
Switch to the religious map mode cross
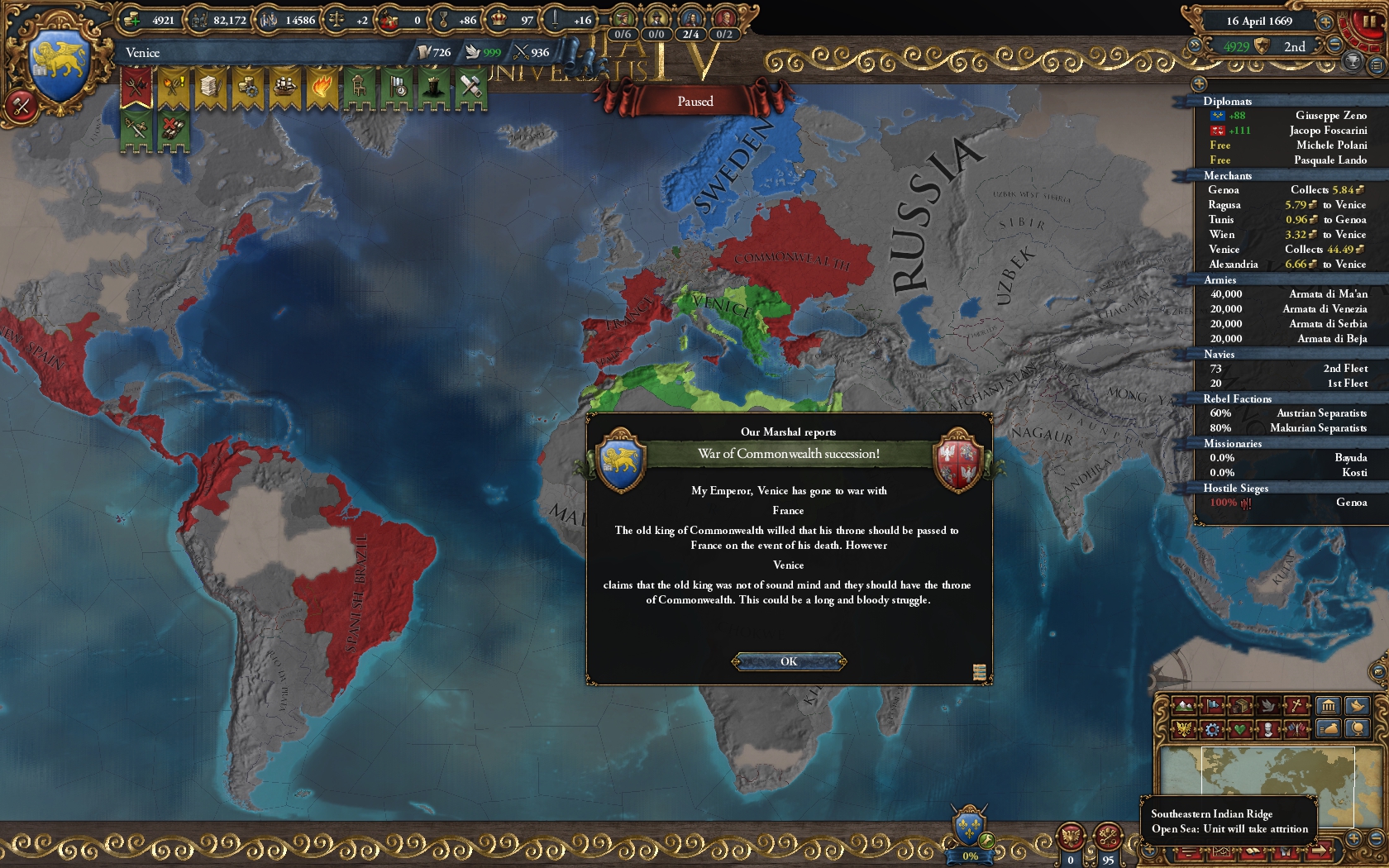tap(1298, 705)
